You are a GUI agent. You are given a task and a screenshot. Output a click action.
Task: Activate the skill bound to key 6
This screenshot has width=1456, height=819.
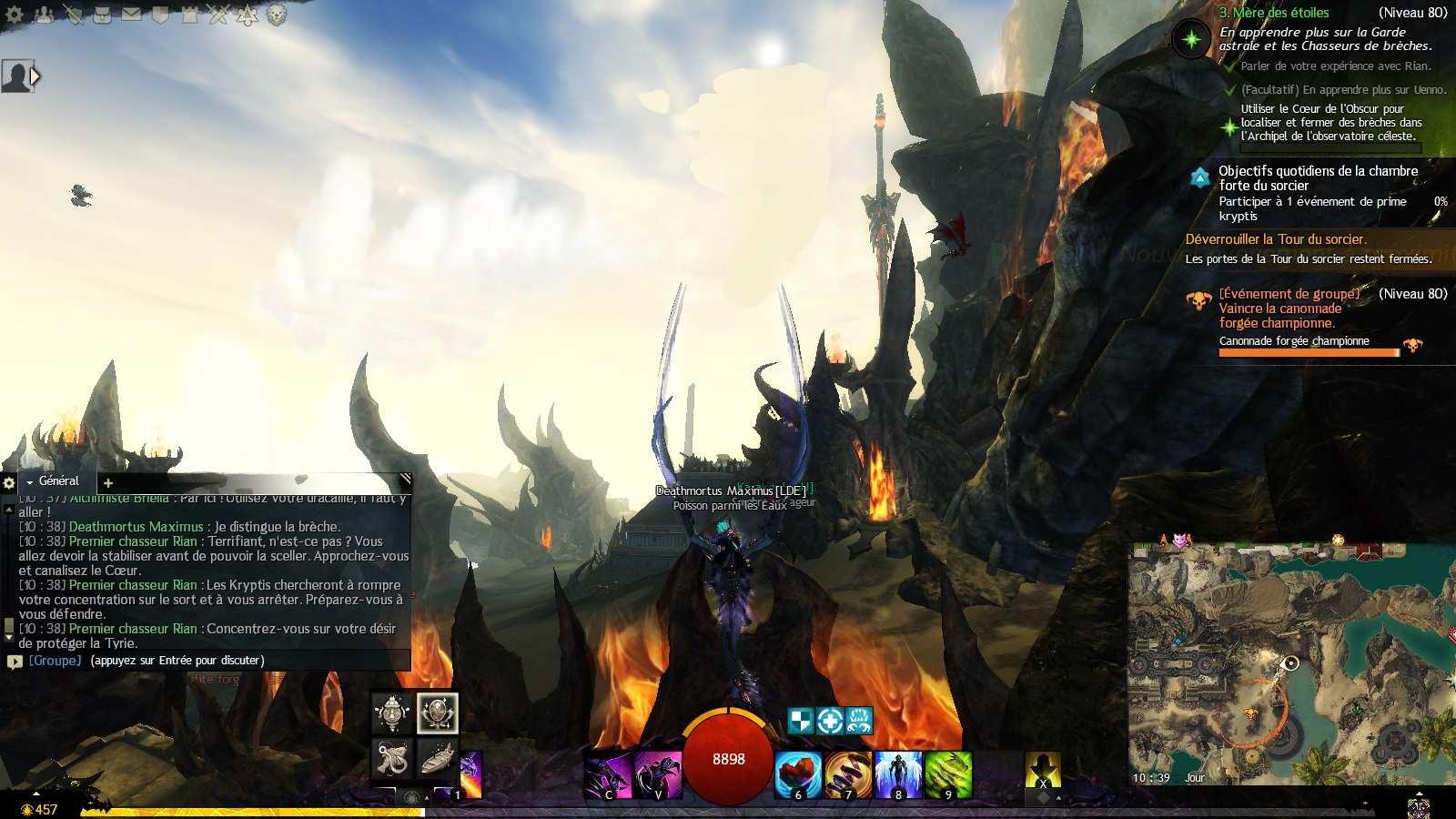pyautogui.click(x=799, y=774)
